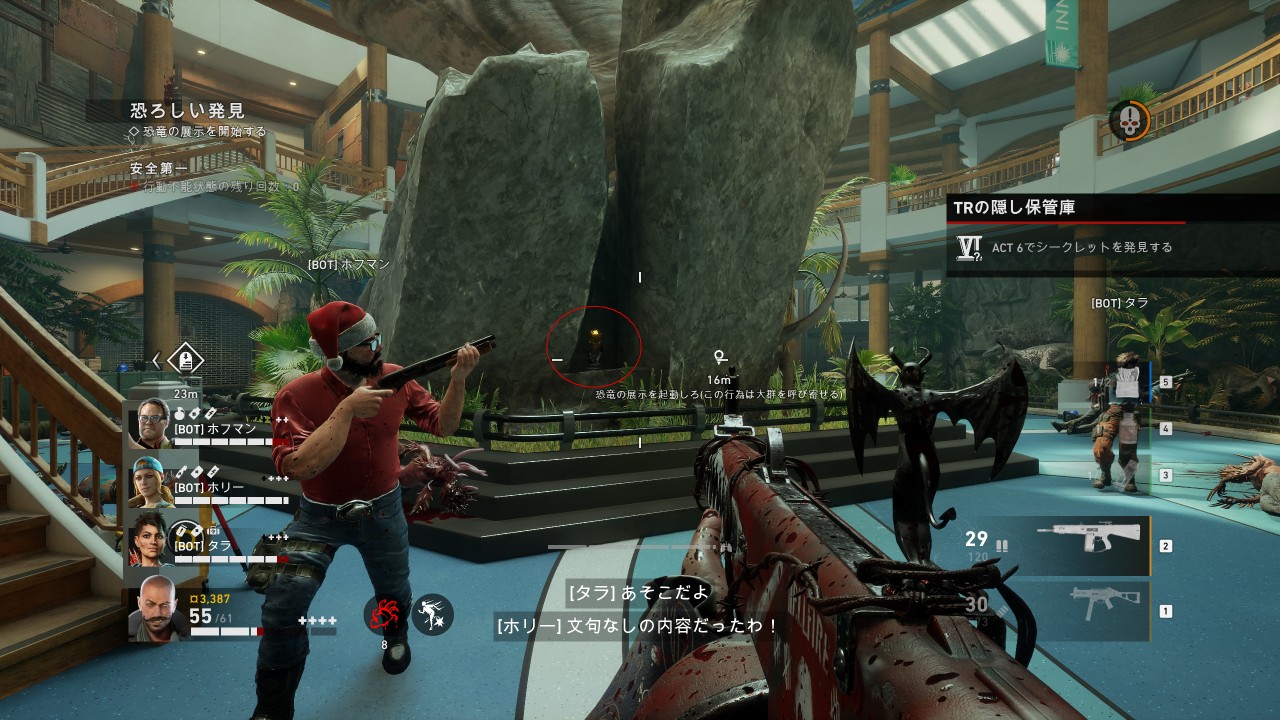Click your own bald survivor portrait

(157, 606)
